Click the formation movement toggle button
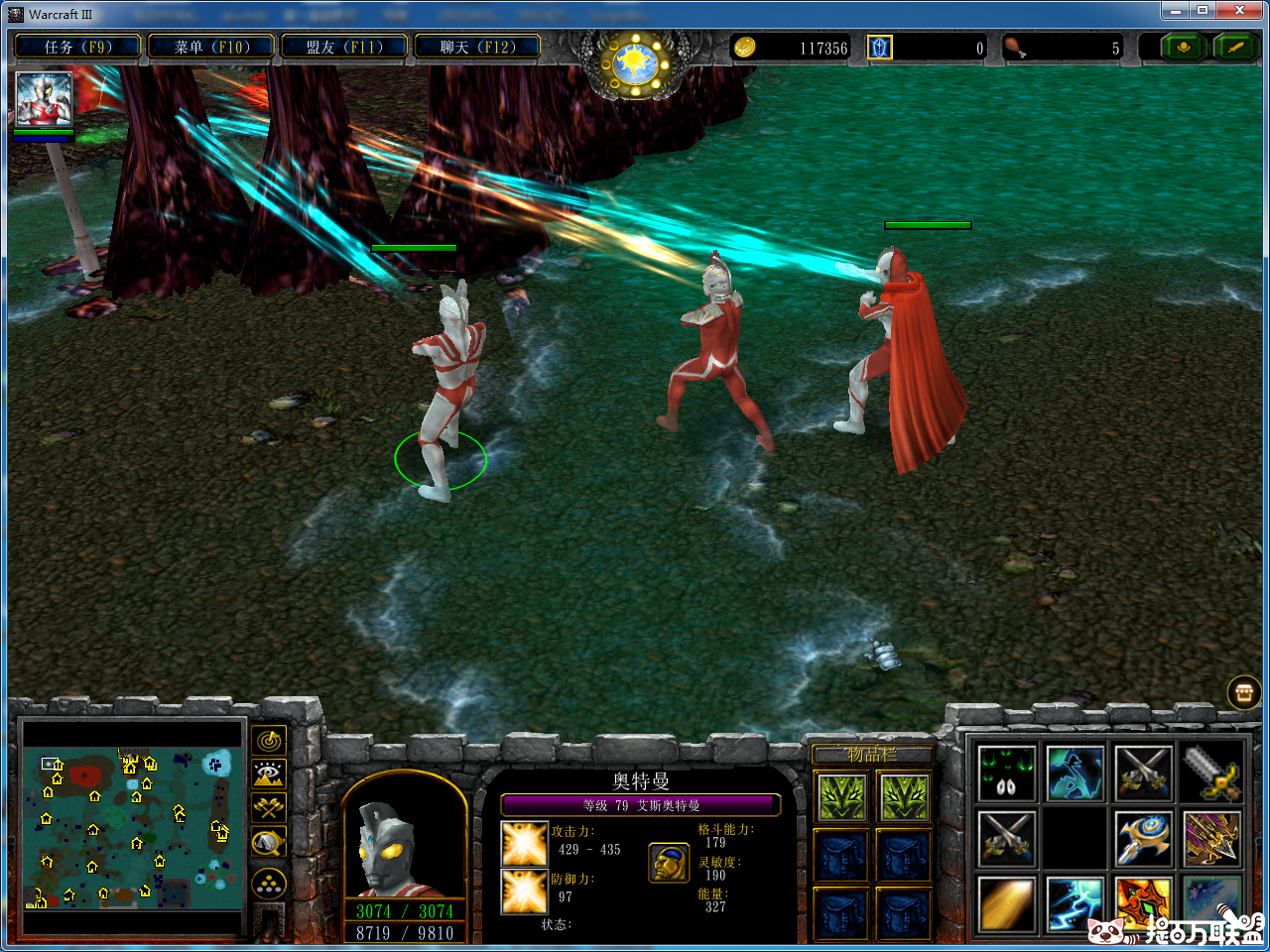Screen dimensions: 1270x952 269,884
